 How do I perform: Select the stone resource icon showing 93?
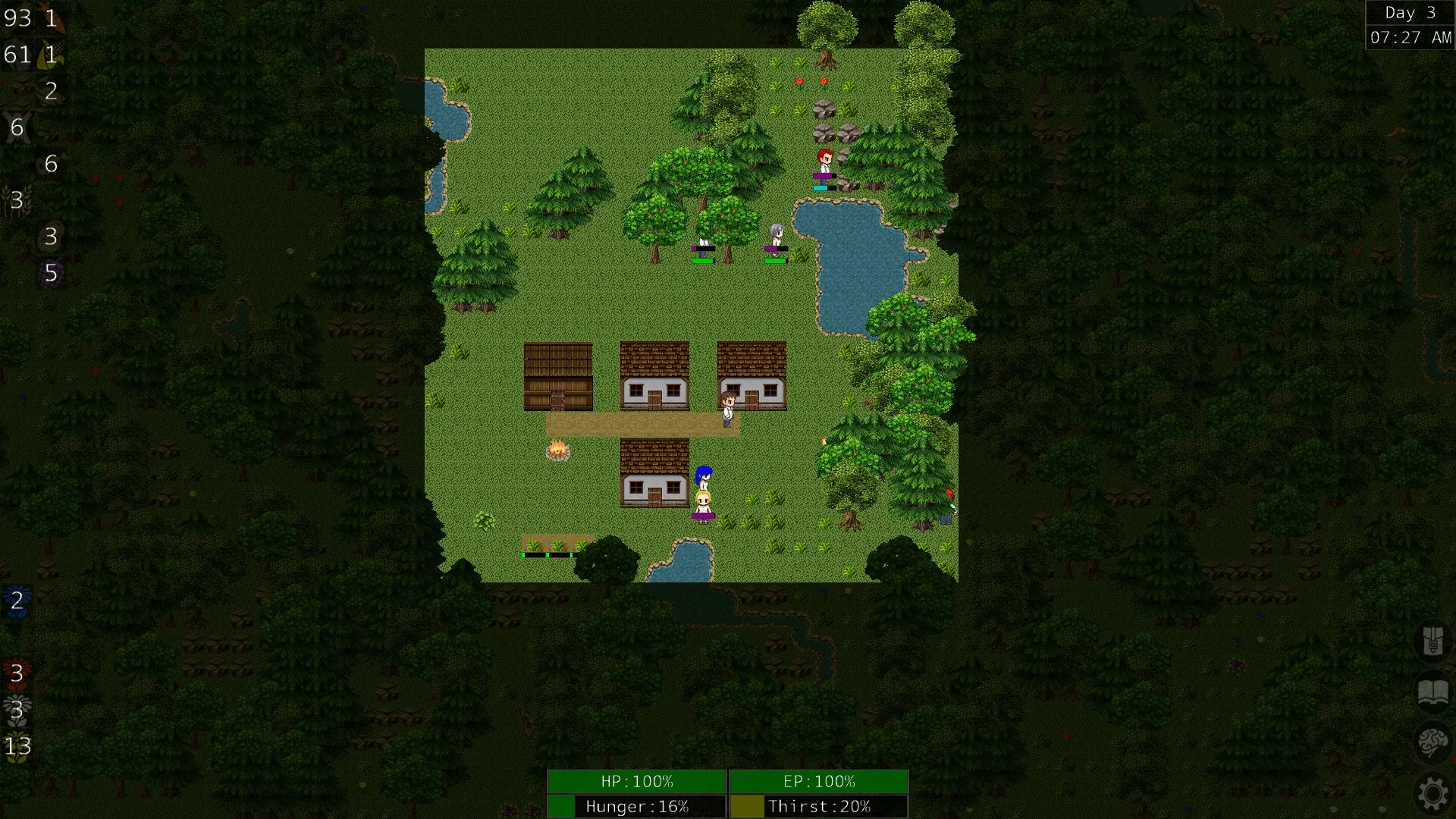pos(19,18)
